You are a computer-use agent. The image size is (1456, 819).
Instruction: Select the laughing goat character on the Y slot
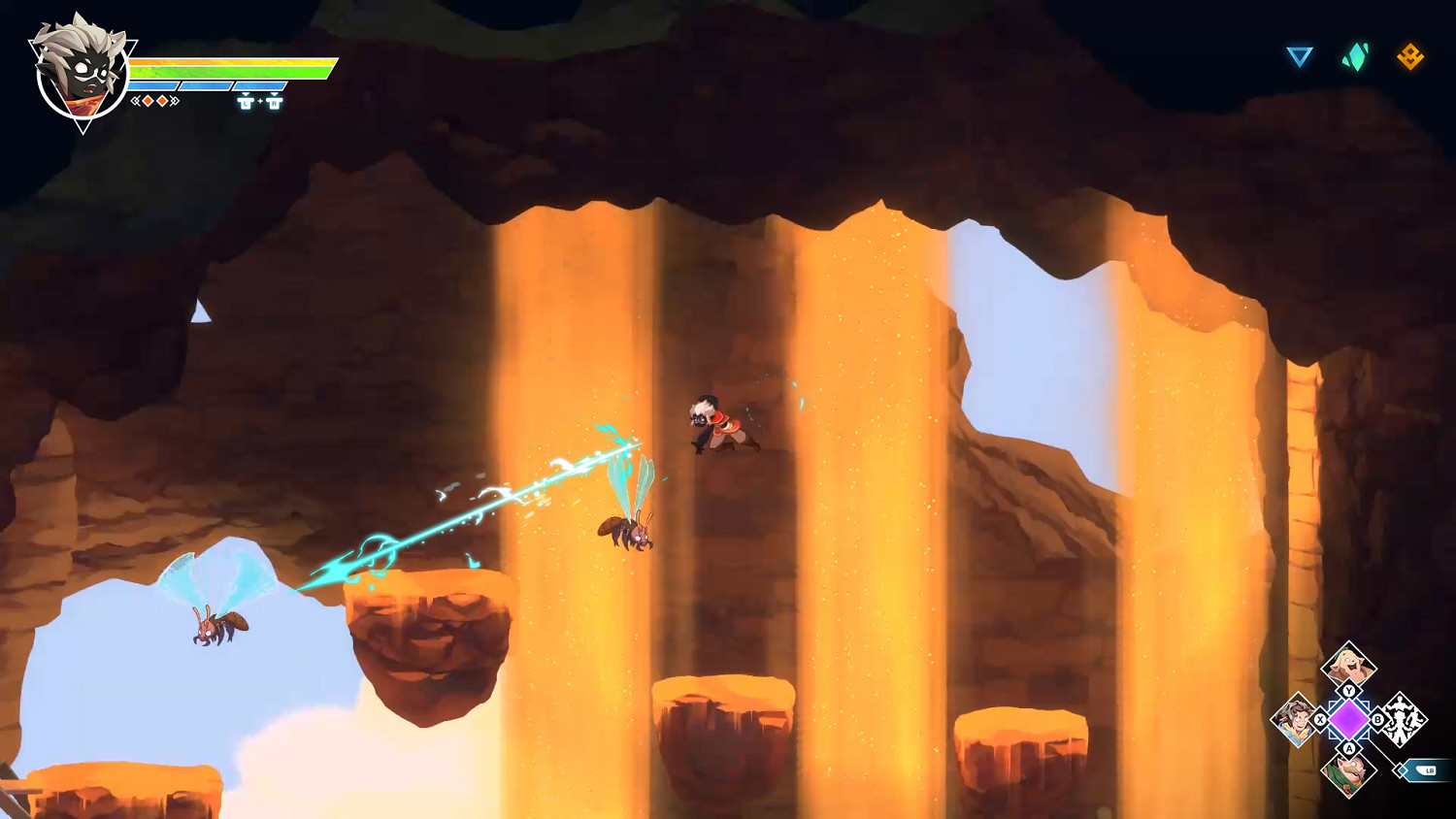[1348, 664]
